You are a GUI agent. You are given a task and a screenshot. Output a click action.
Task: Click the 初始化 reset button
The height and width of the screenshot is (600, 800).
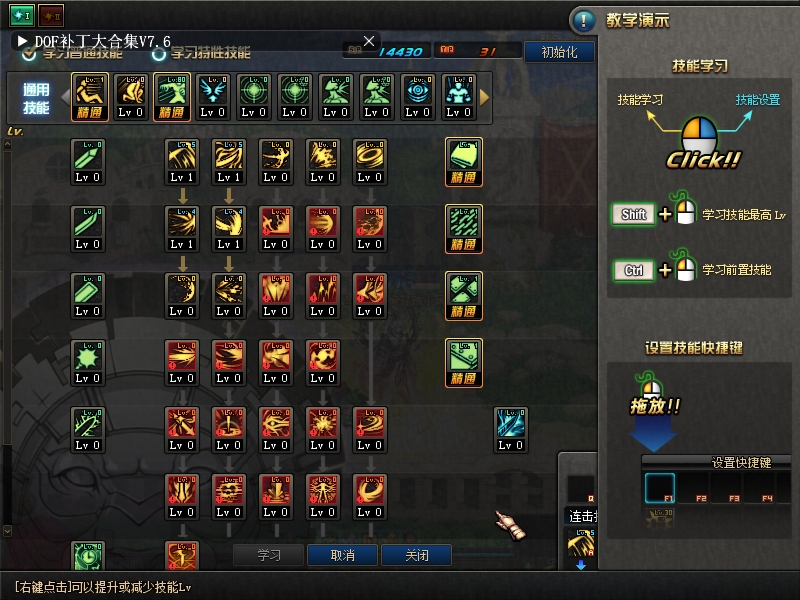(559, 52)
